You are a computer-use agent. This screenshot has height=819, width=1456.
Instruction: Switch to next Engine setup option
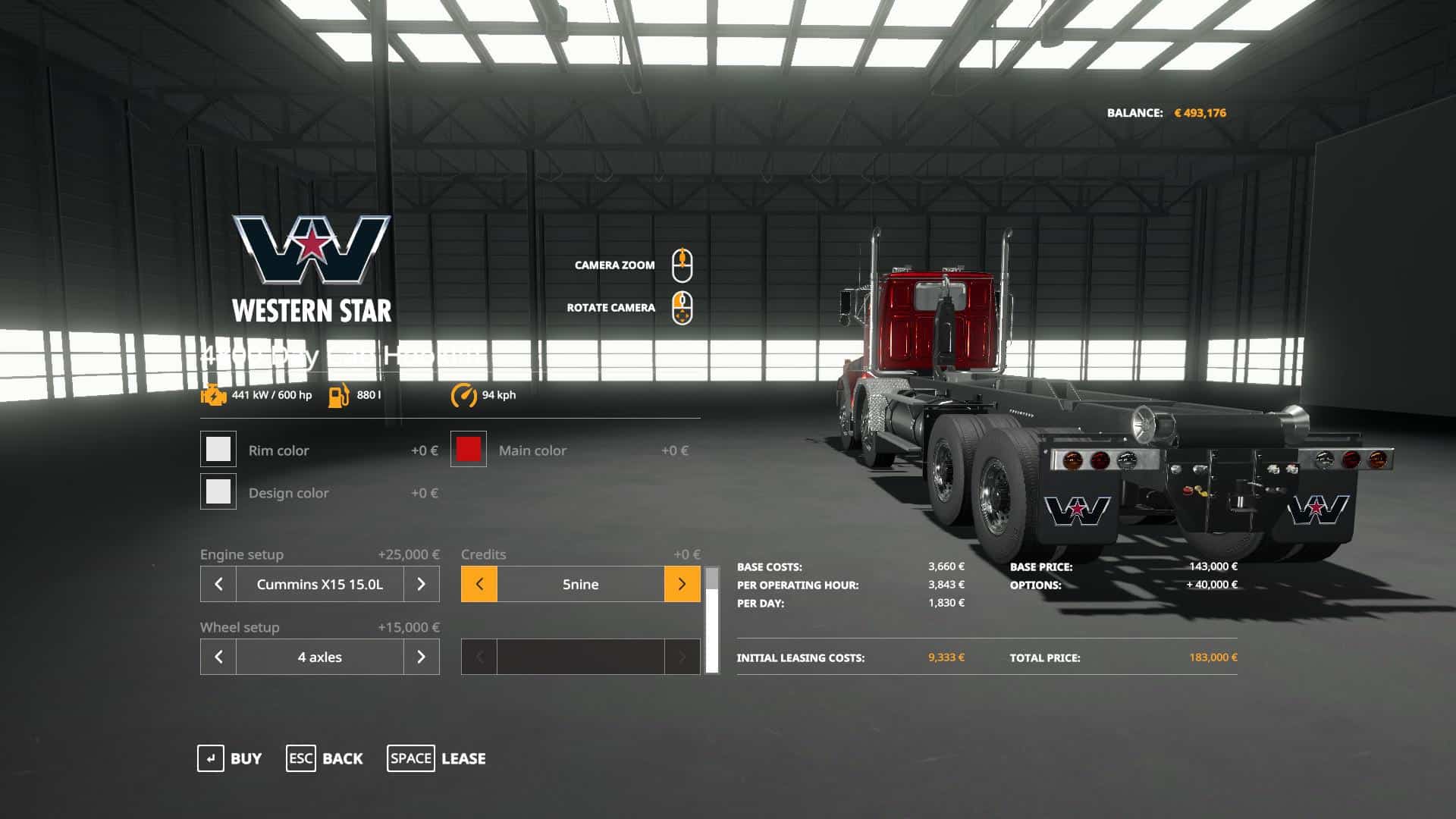click(421, 584)
